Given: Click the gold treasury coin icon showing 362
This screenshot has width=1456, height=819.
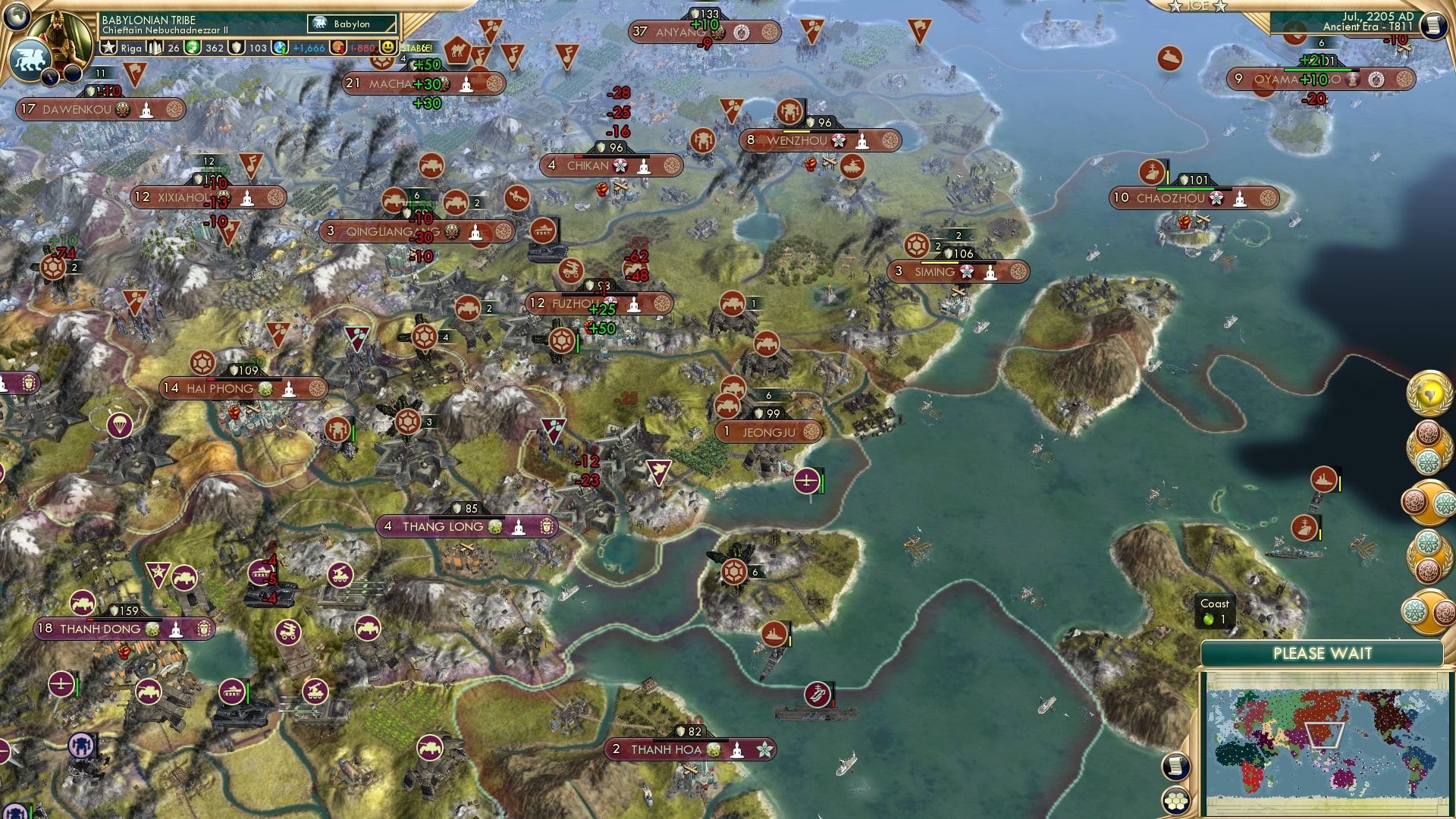Looking at the screenshot, I should pos(193,48).
